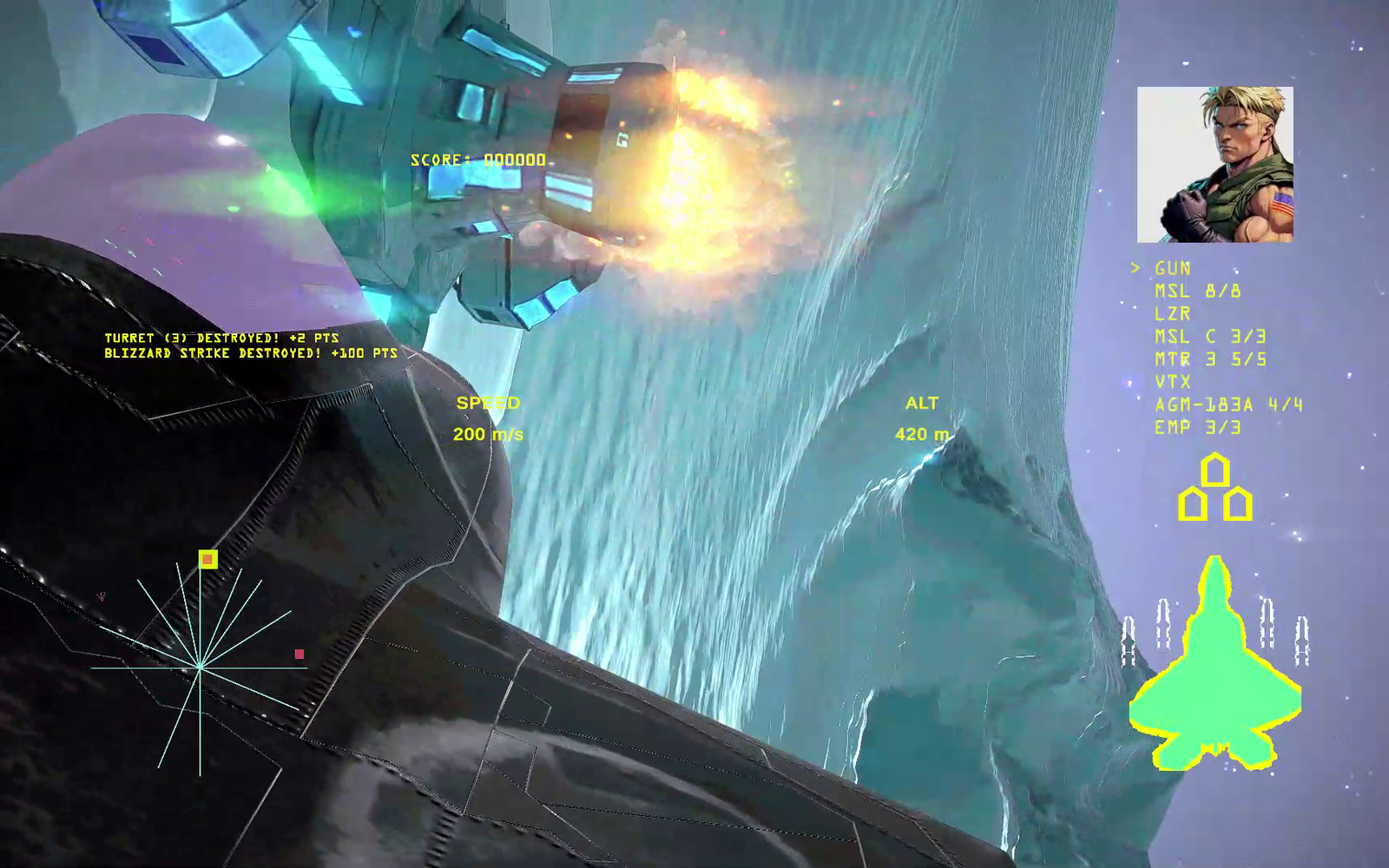Choose the EMP 3/3 weapon

coord(1197,427)
